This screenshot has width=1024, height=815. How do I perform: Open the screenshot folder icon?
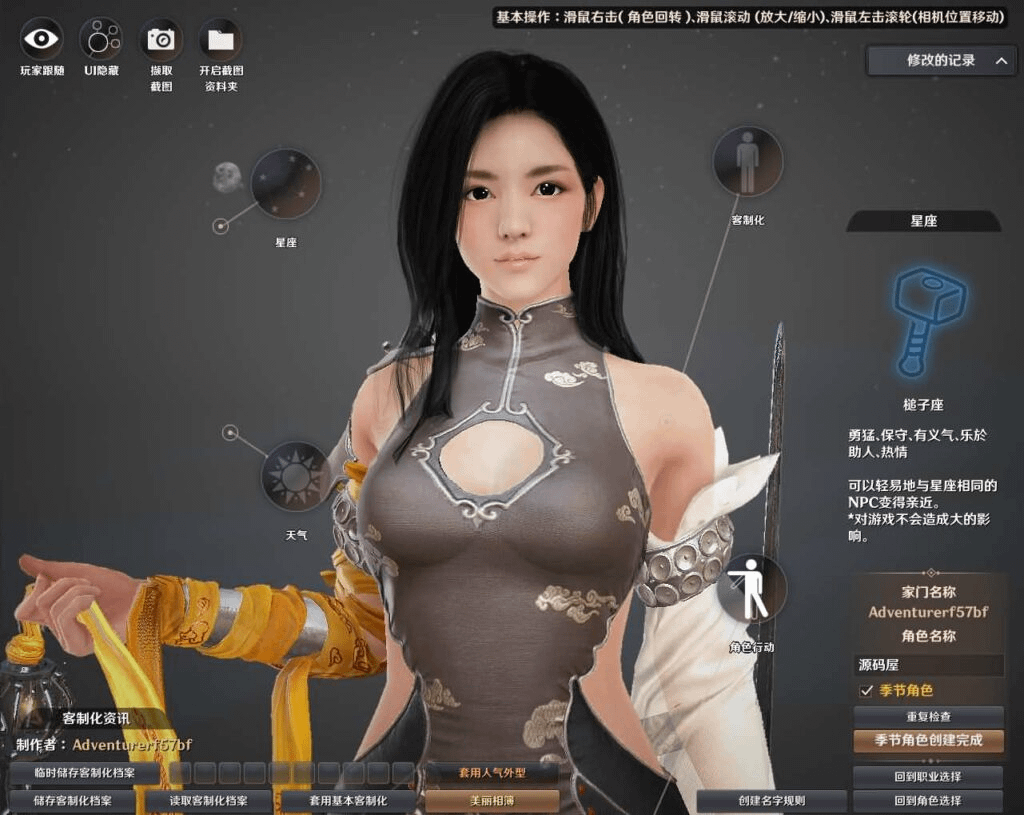click(220, 39)
